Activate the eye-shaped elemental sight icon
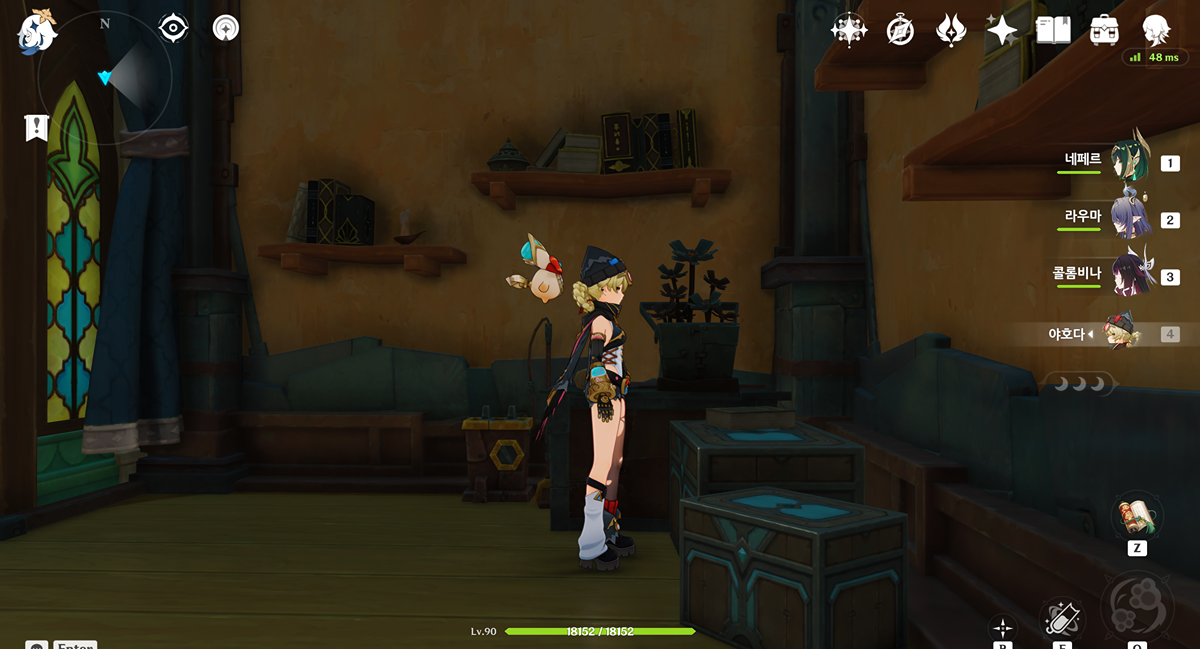The height and width of the screenshot is (649, 1200). click(174, 27)
